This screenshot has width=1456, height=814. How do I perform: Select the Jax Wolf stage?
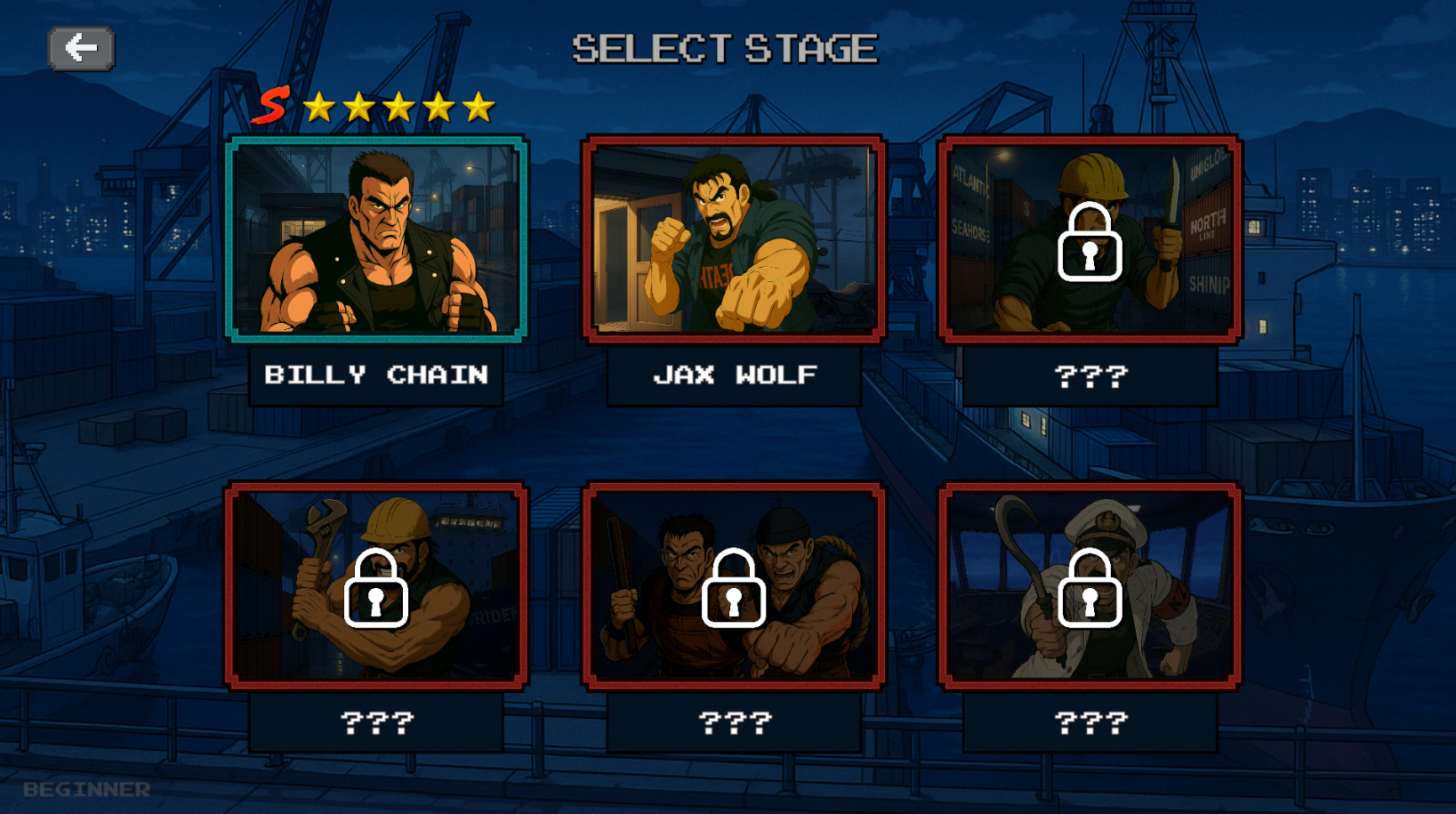point(733,238)
